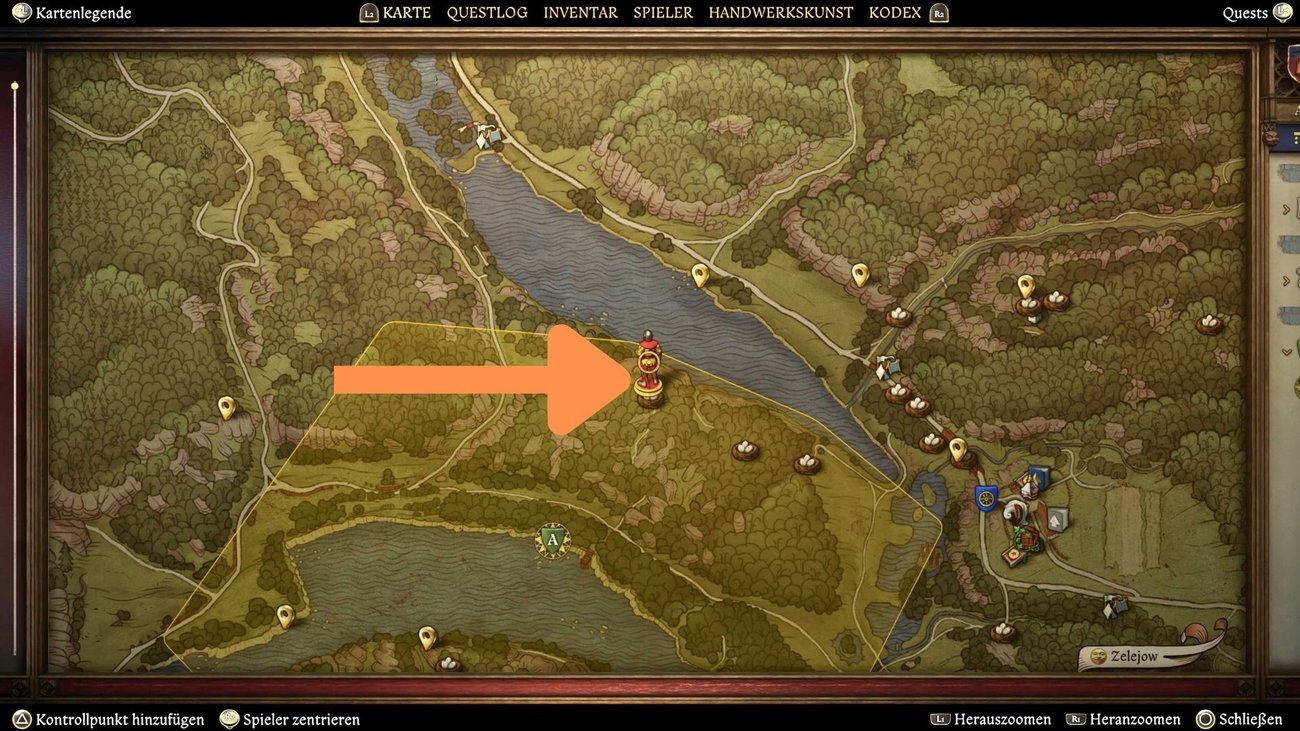The width and height of the screenshot is (1300, 731).
Task: Switch to the QUESTLOG tab
Action: tap(487, 12)
